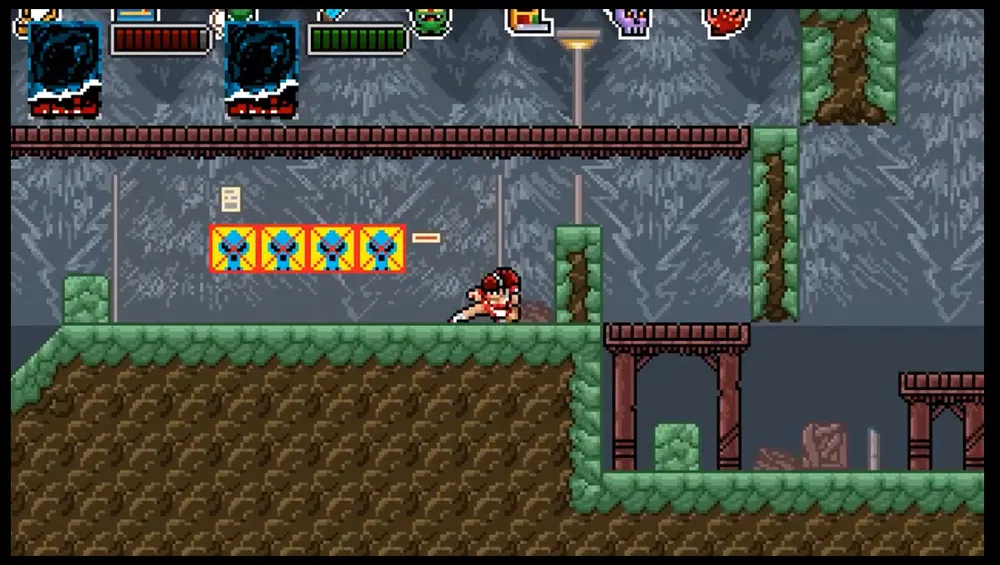Image resolution: width=1000 pixels, height=565 pixels.
Task: Click the portrait box beside the red bar
Action: pos(65,68)
